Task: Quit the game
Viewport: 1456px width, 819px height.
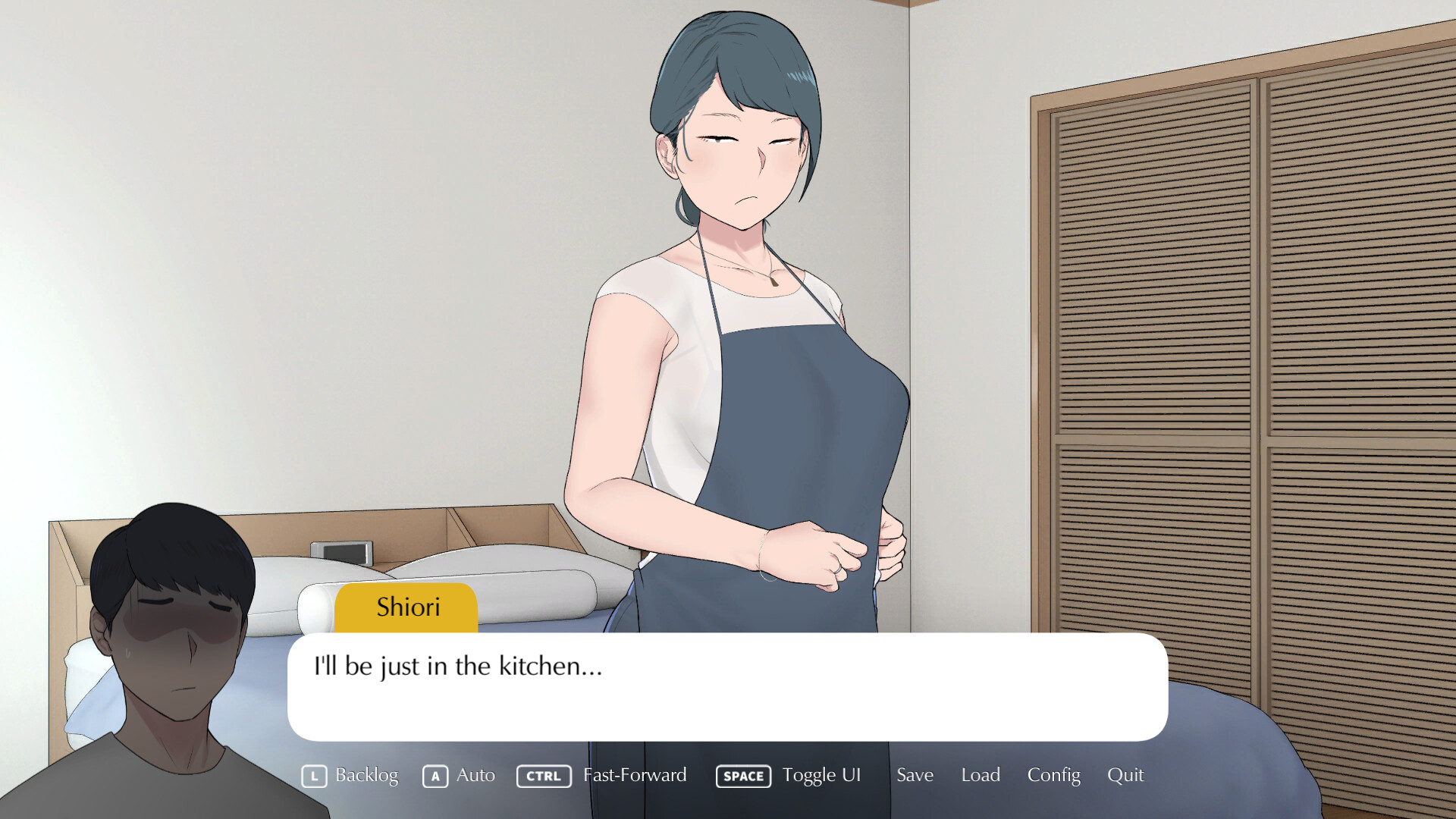Action: click(1125, 775)
